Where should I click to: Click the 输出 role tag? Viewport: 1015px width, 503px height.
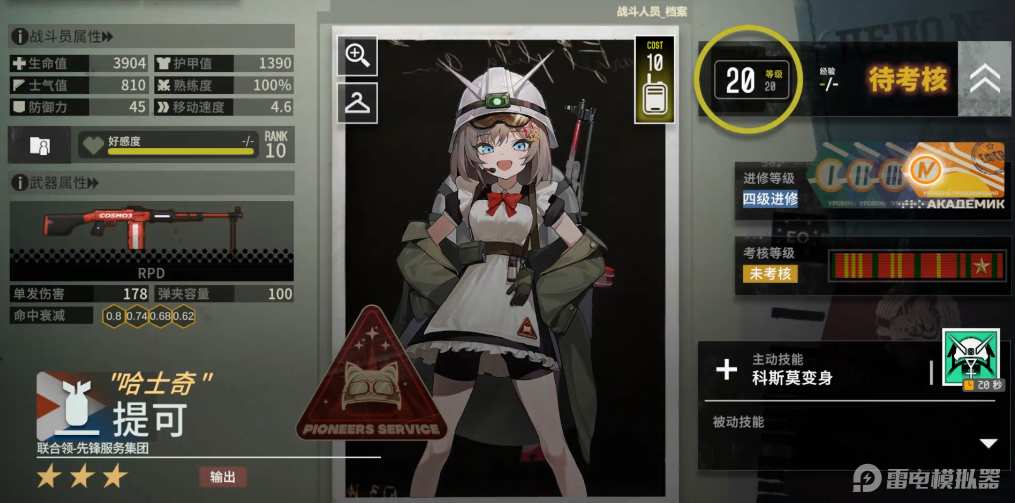coord(222,478)
